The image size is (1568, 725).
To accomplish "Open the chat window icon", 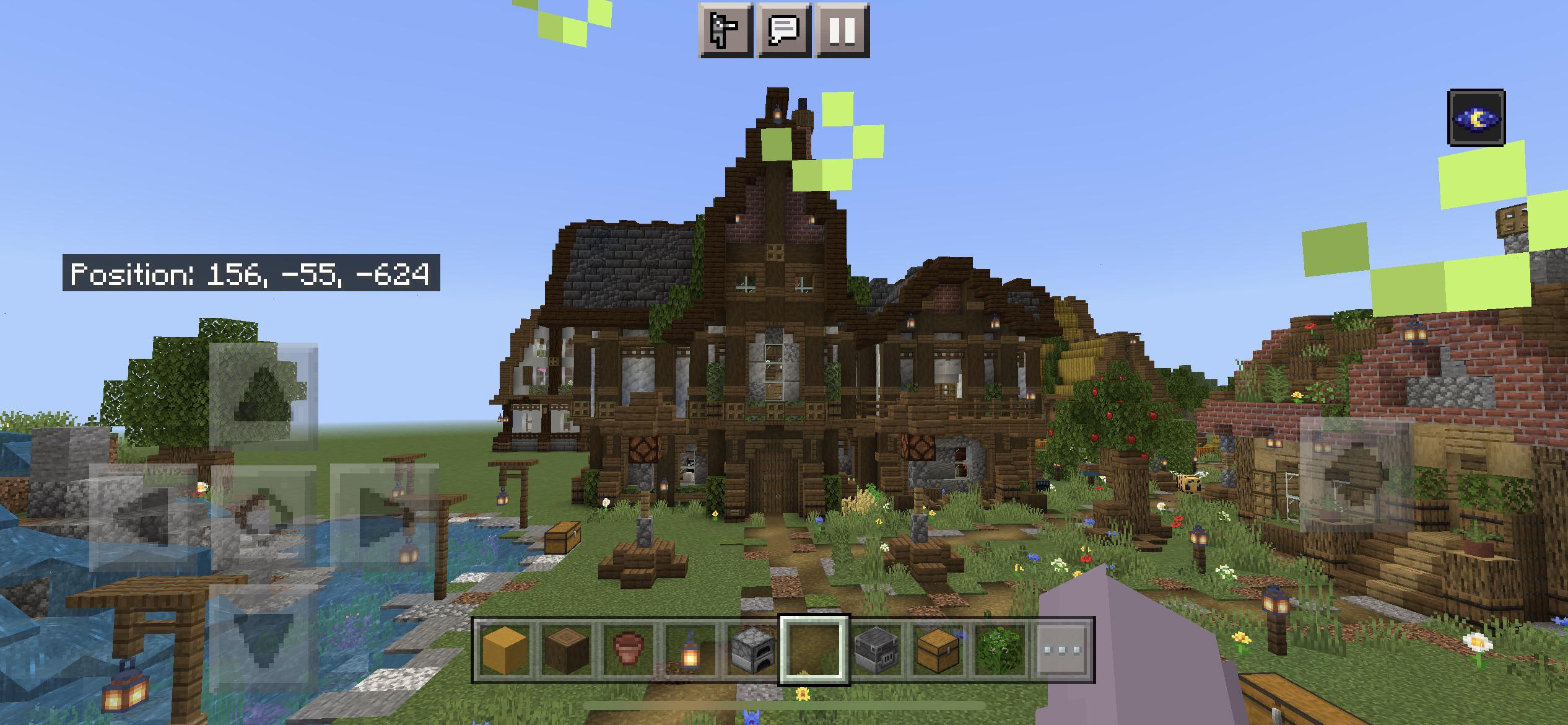I will (783, 29).
